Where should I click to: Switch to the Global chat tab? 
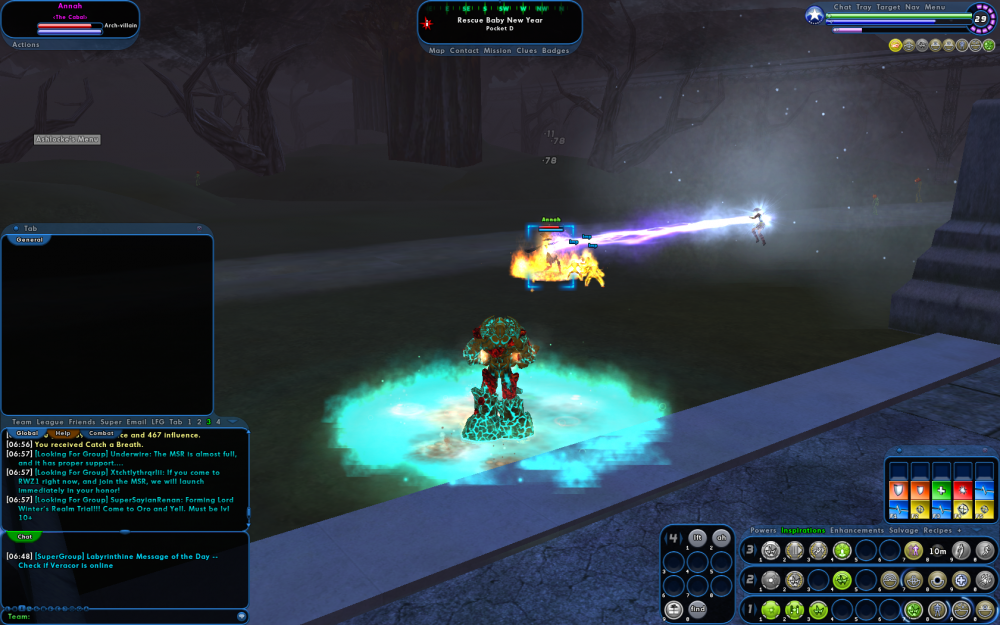27,433
